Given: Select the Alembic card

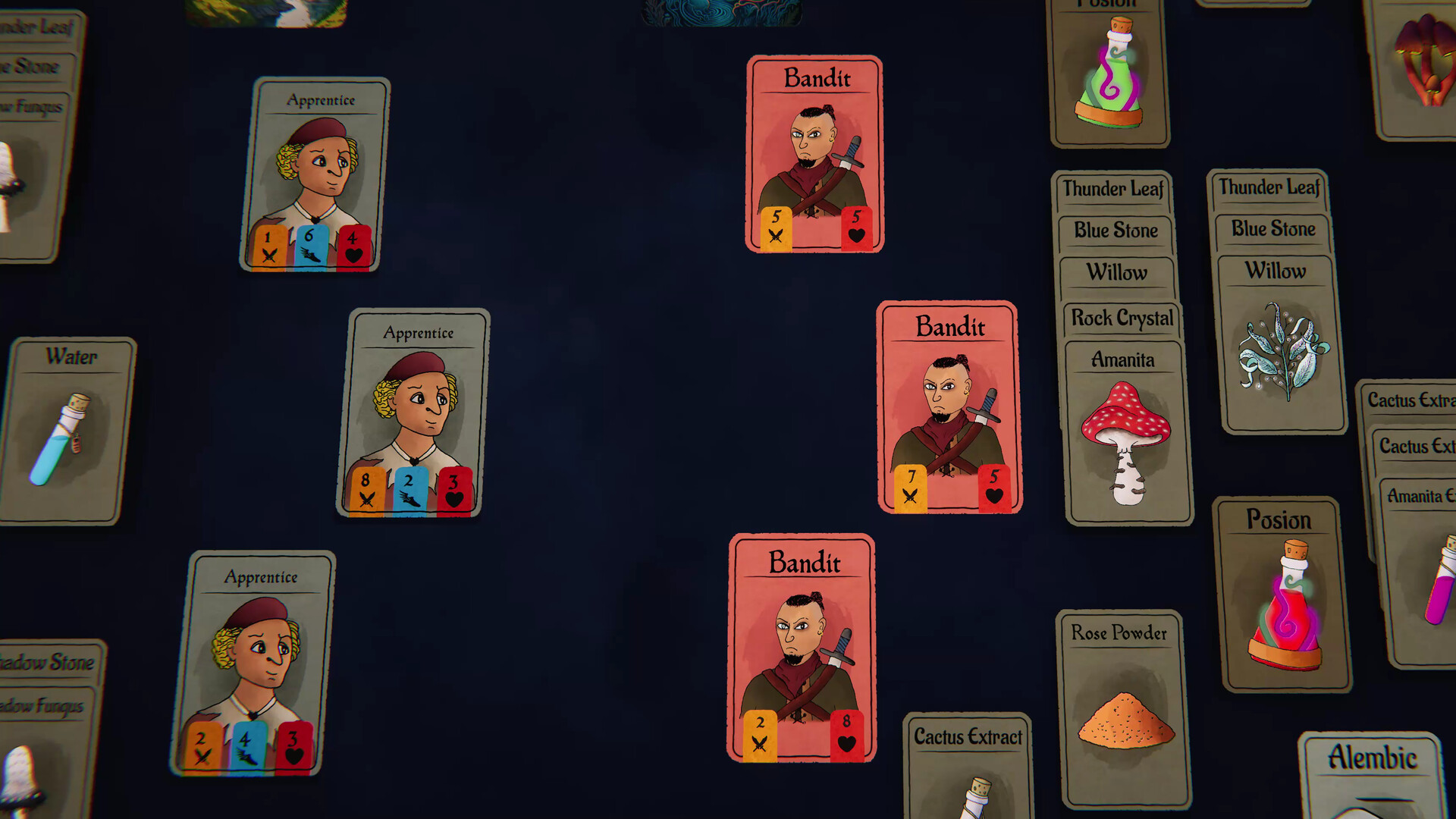Looking at the screenshot, I should pos(1371,773).
